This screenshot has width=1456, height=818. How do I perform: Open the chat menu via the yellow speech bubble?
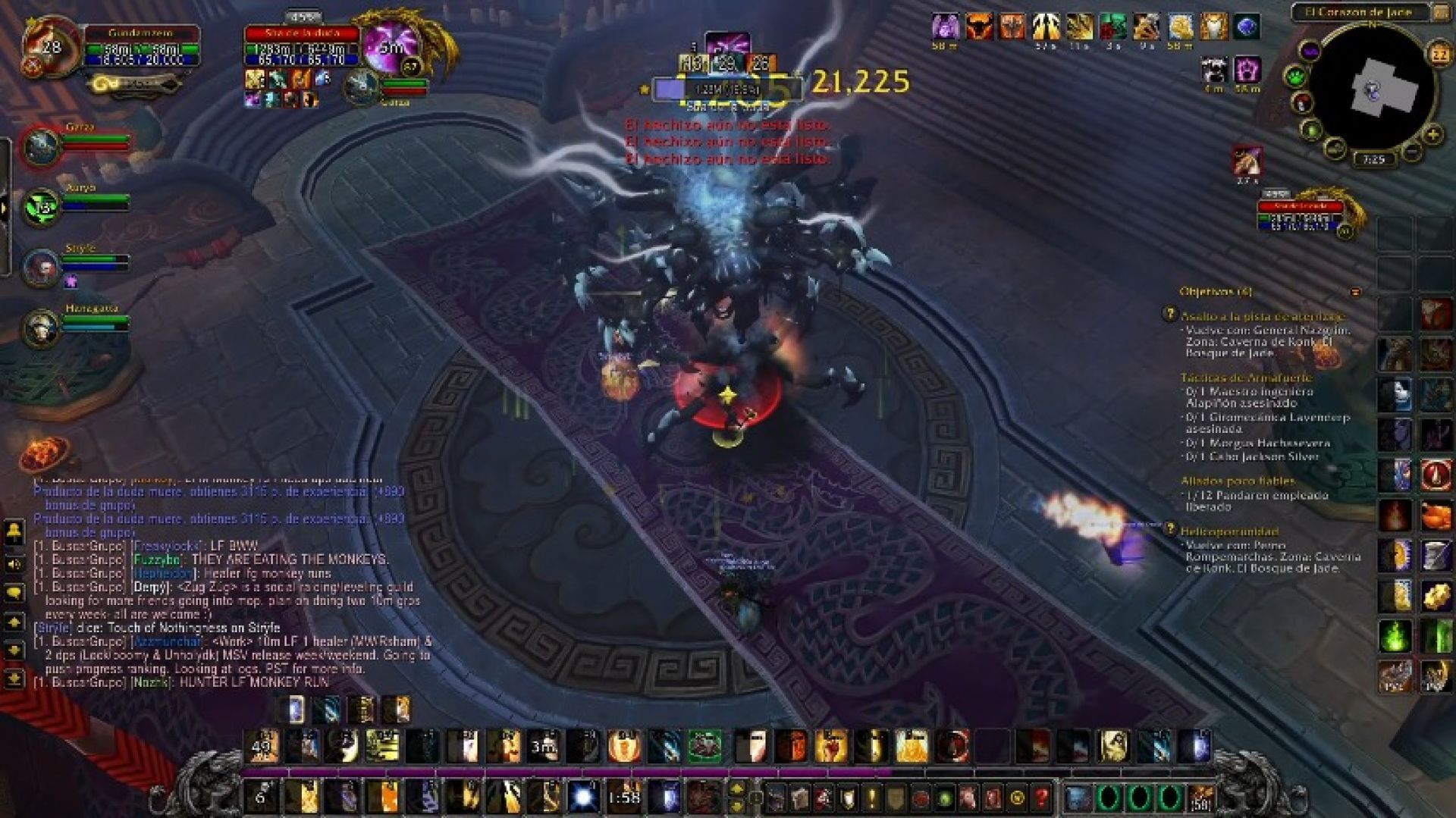click(x=14, y=590)
